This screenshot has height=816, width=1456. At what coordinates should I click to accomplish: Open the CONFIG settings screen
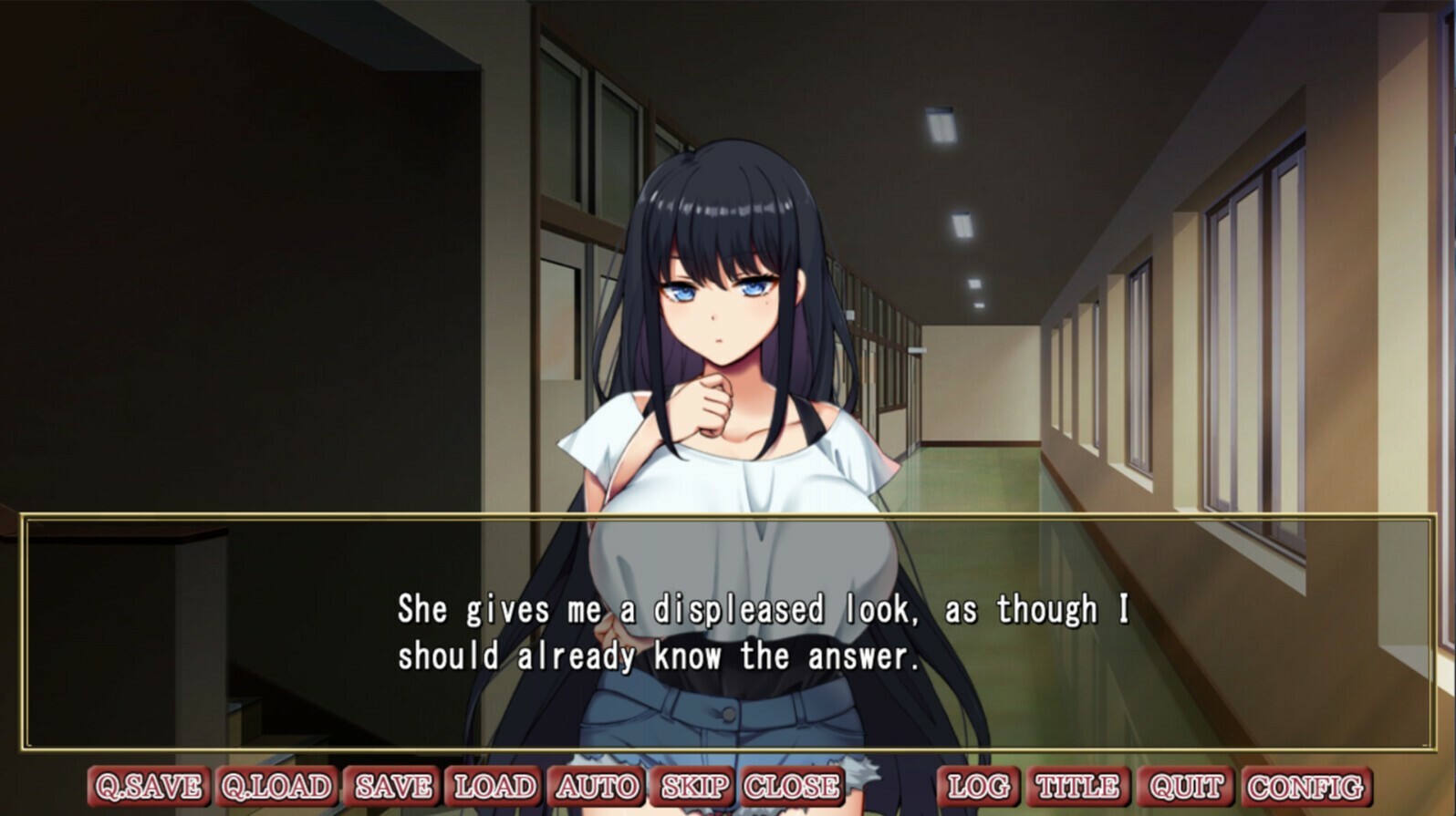click(1305, 784)
